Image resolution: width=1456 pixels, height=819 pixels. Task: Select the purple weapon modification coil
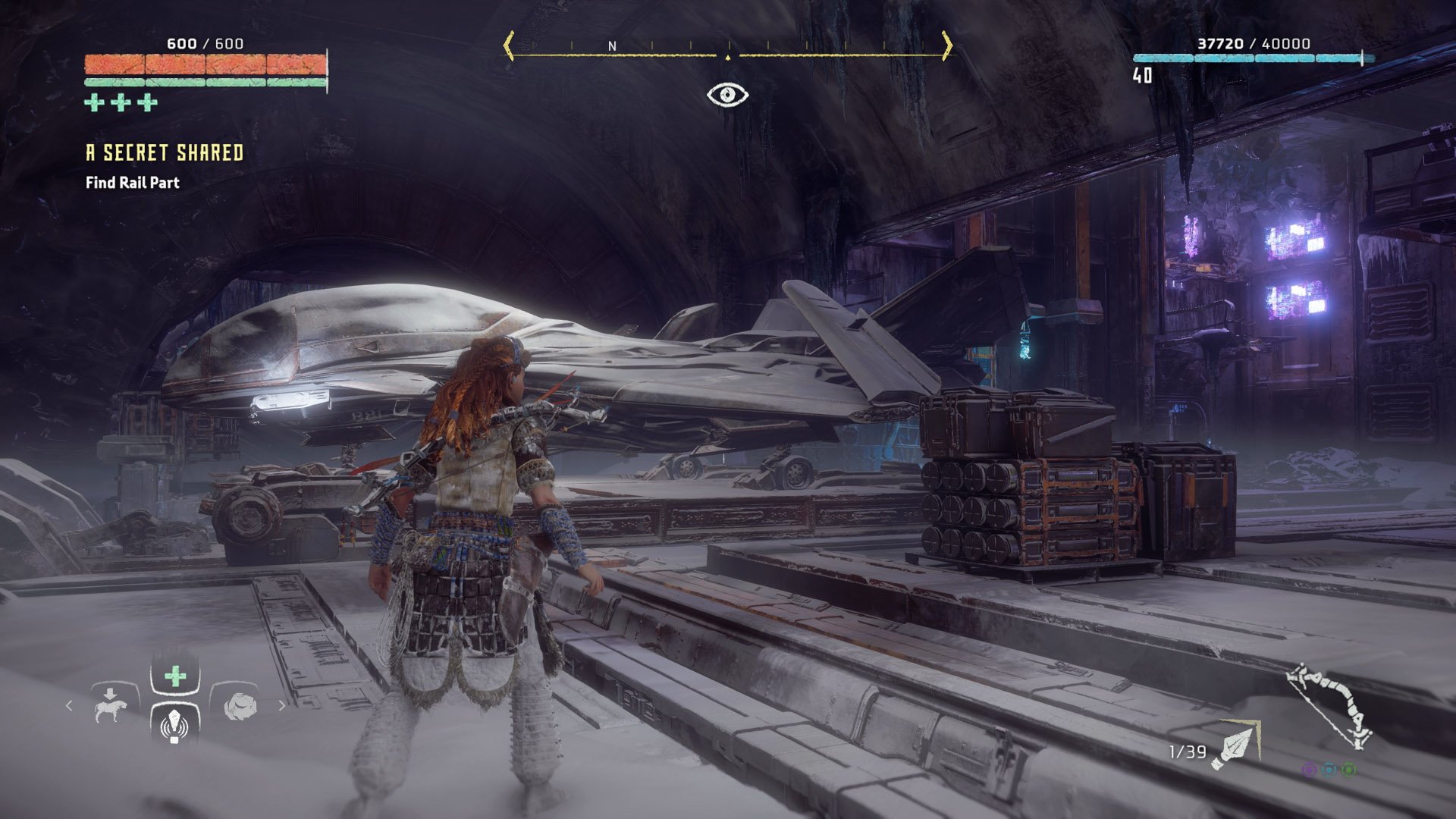coord(1309,770)
